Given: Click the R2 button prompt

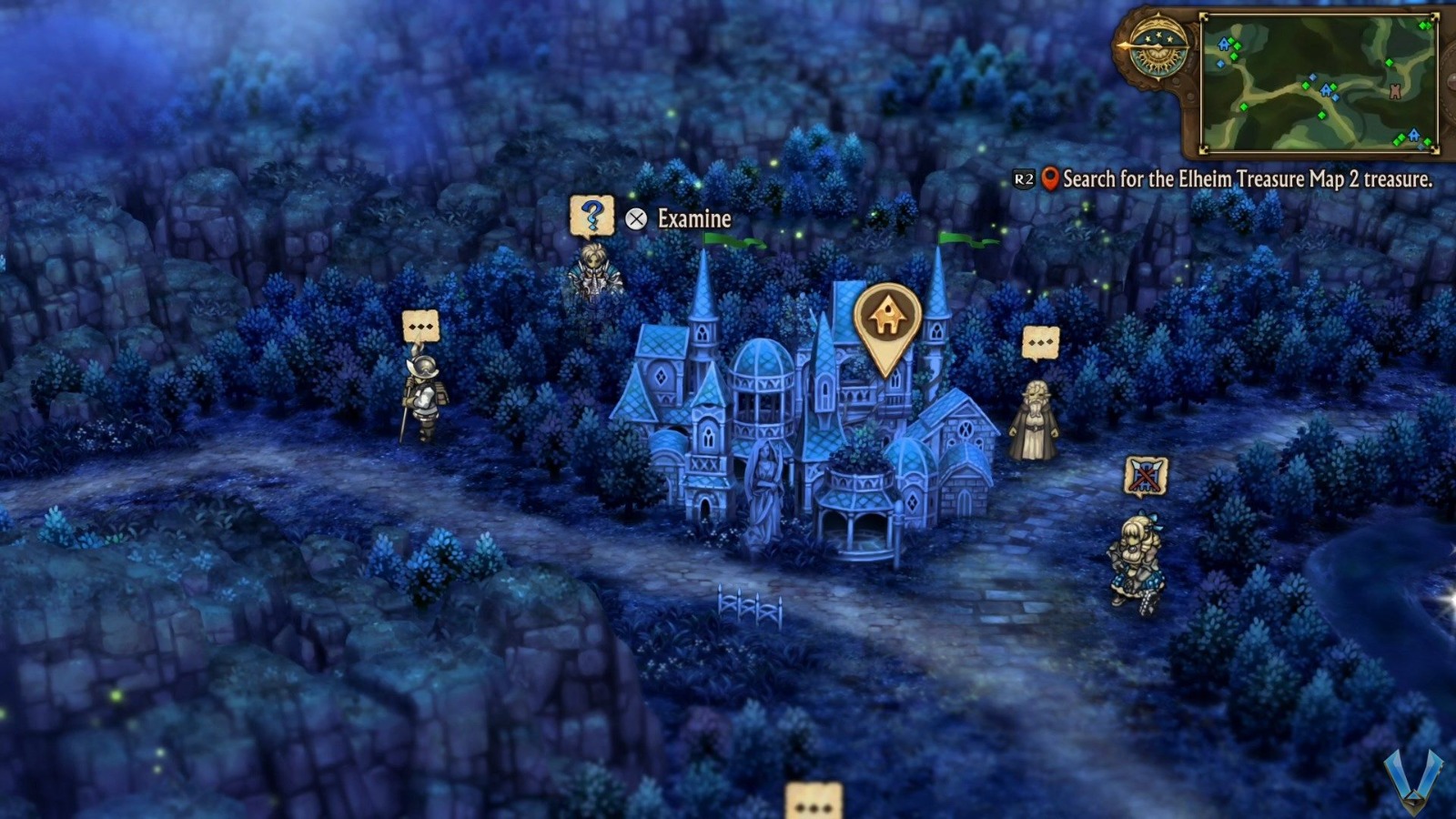Looking at the screenshot, I should pyautogui.click(x=1024, y=178).
